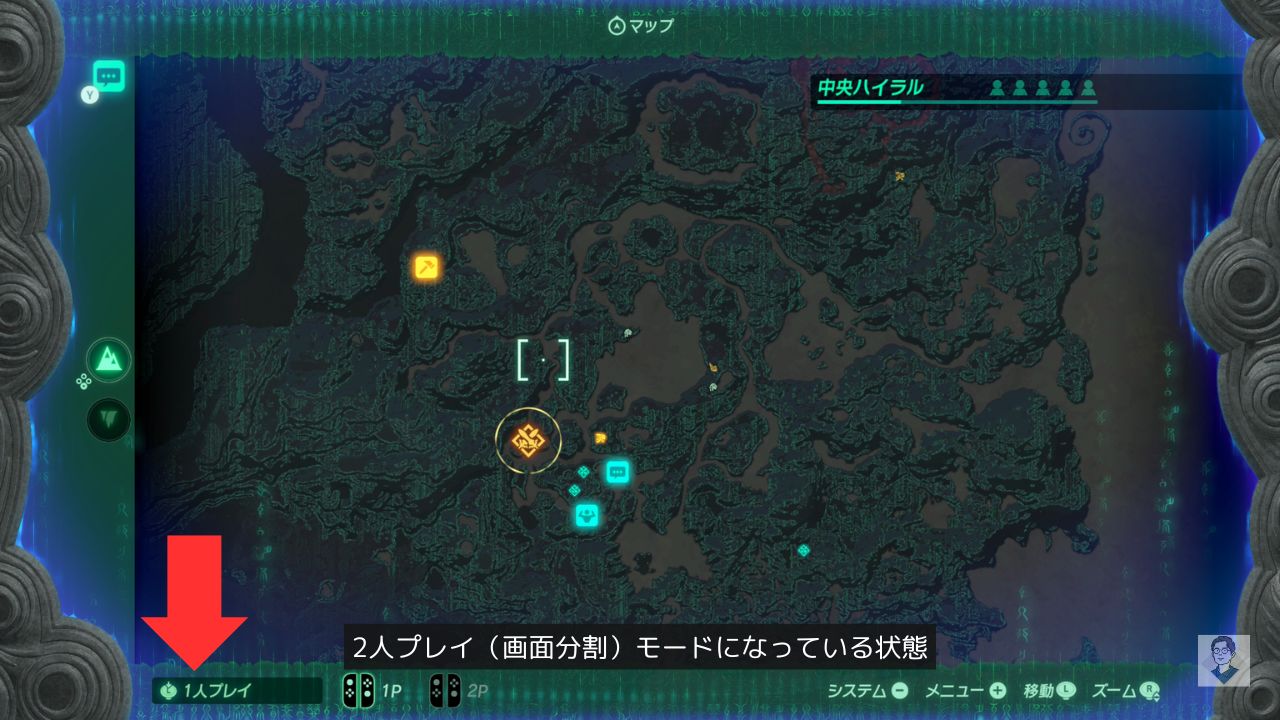Click the 中央ハイラル region label
This screenshot has height=720, width=1280.
click(x=869, y=88)
